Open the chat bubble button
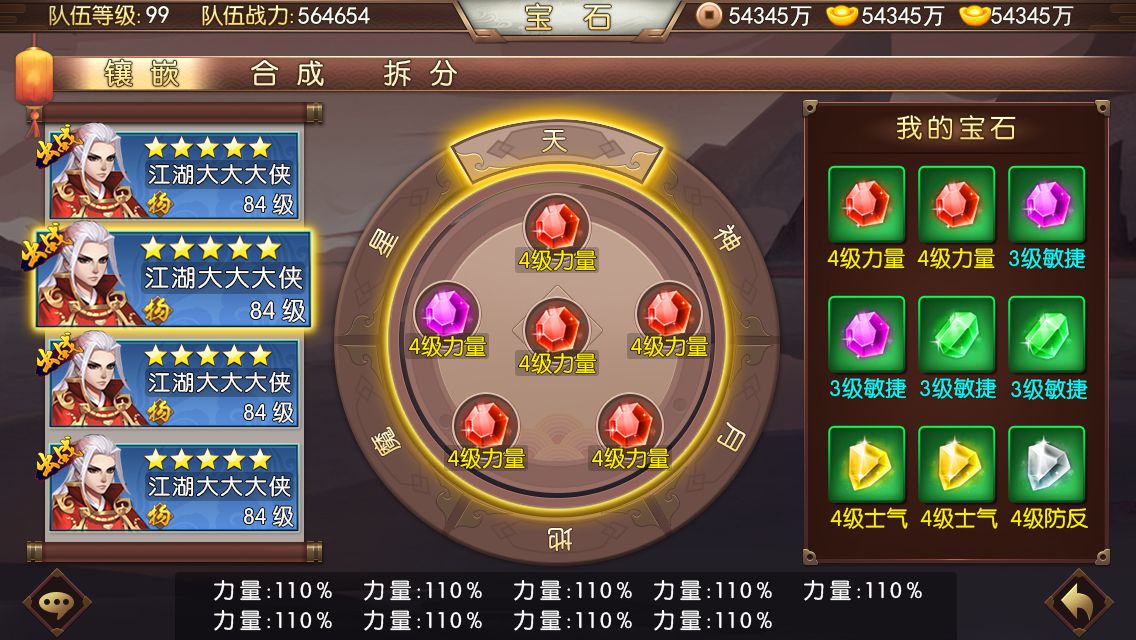Image resolution: width=1136 pixels, height=640 pixels. tap(57, 603)
